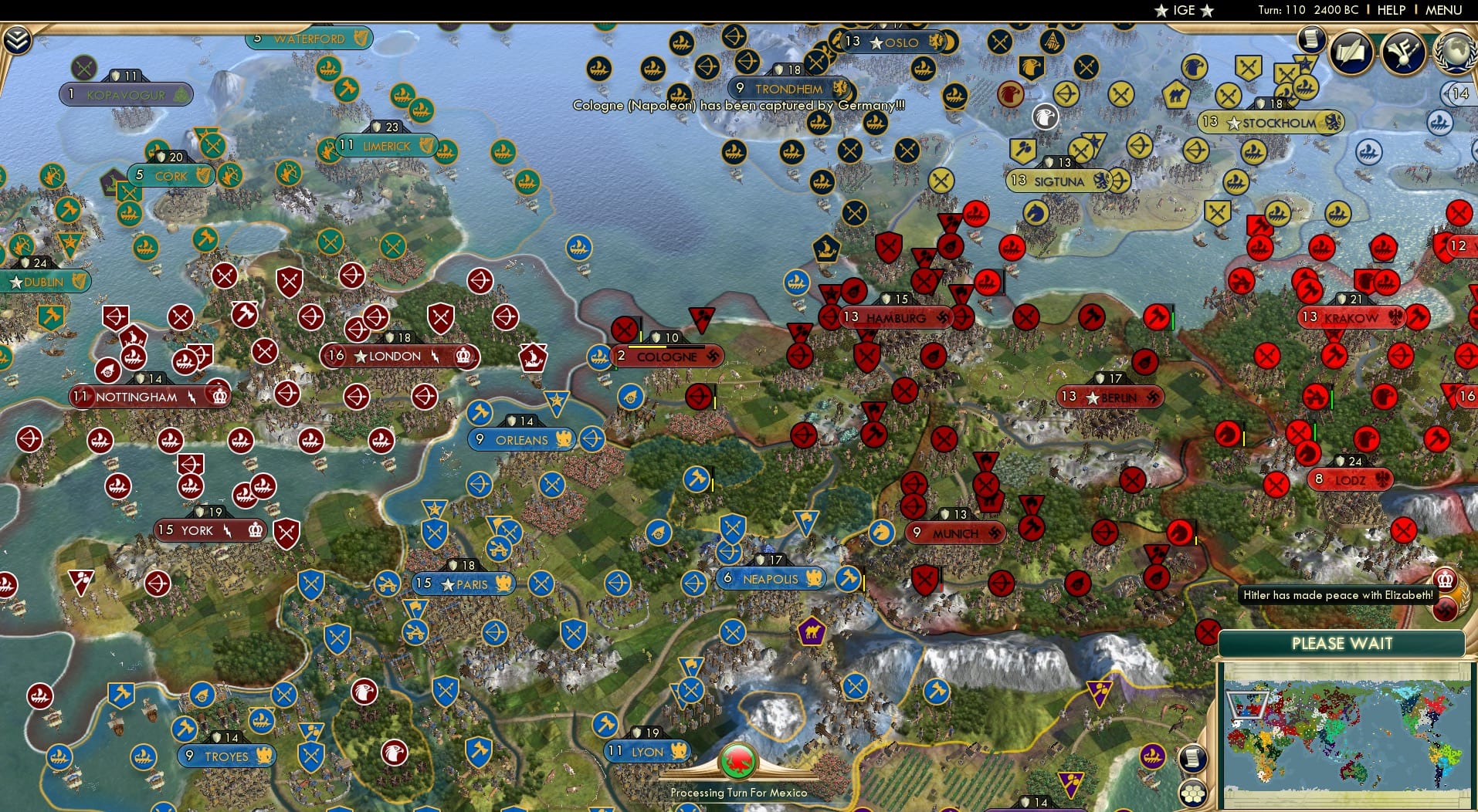The image size is (1478, 812).
Task: Toggle Strategic View with the hex icon
Action: coord(1192,794)
